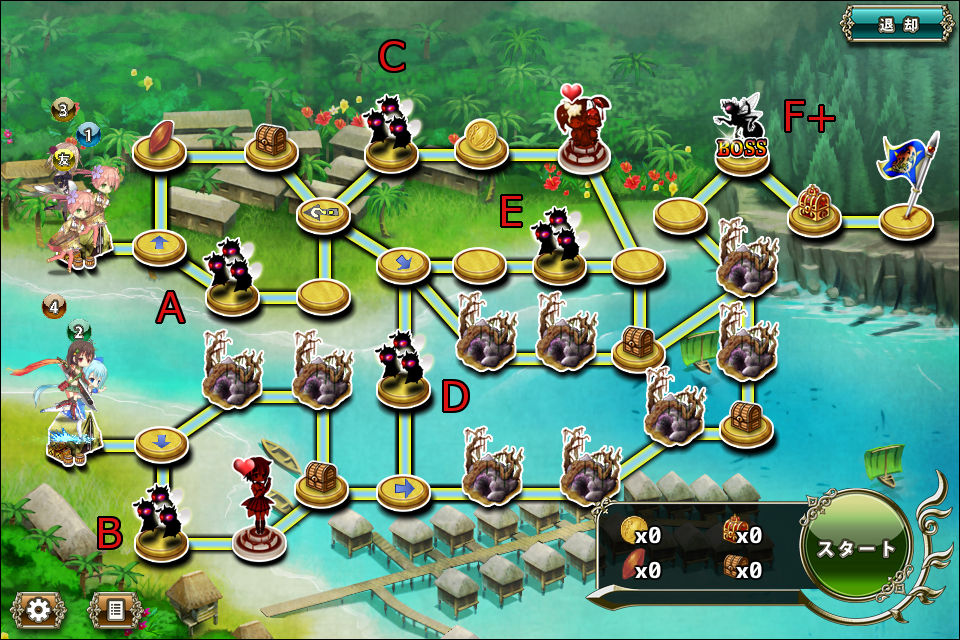Open the gear settings menu
This screenshot has height=640, width=960.
coord(39,608)
